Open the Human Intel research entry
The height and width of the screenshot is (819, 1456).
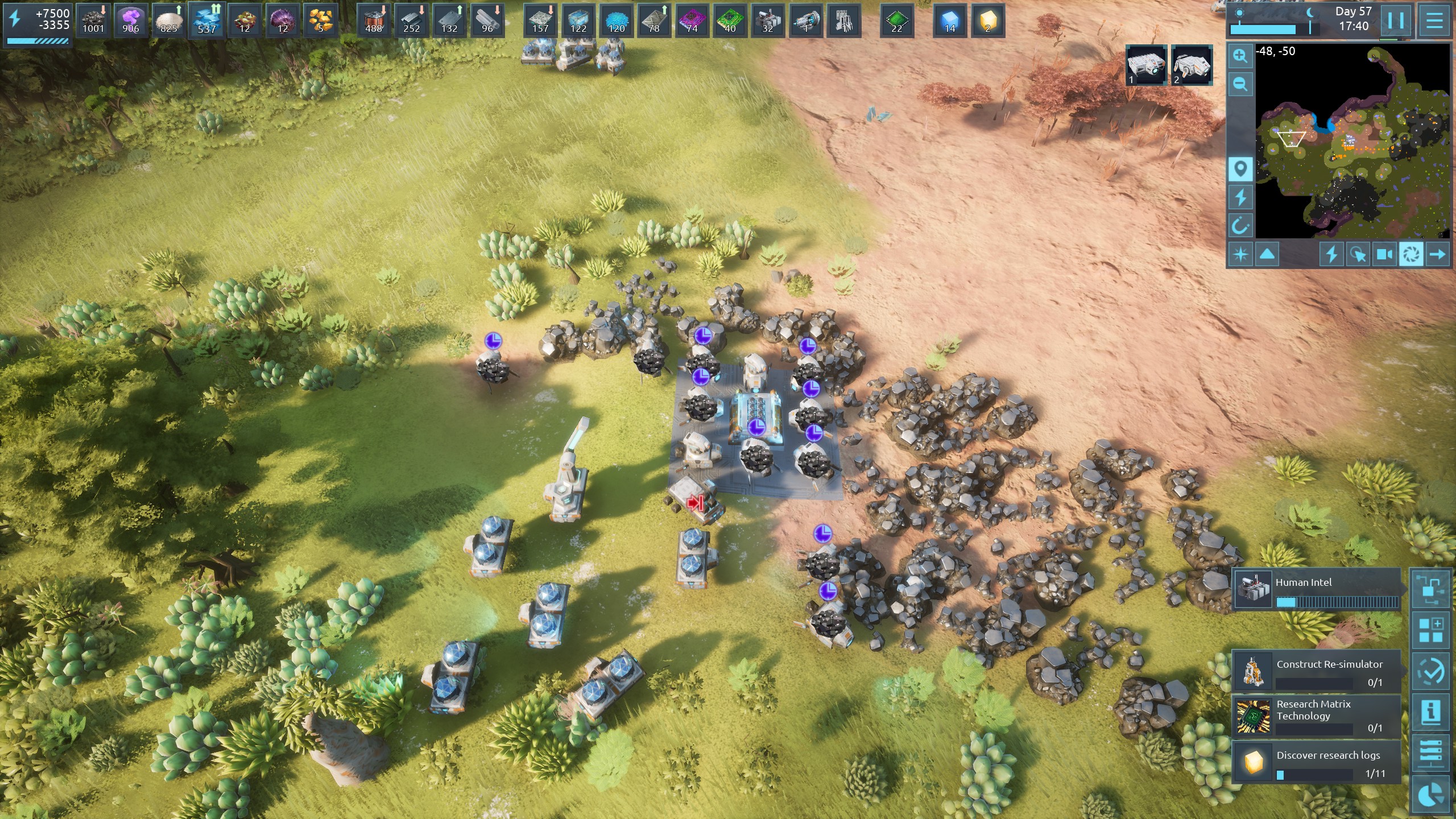[x=1316, y=589]
